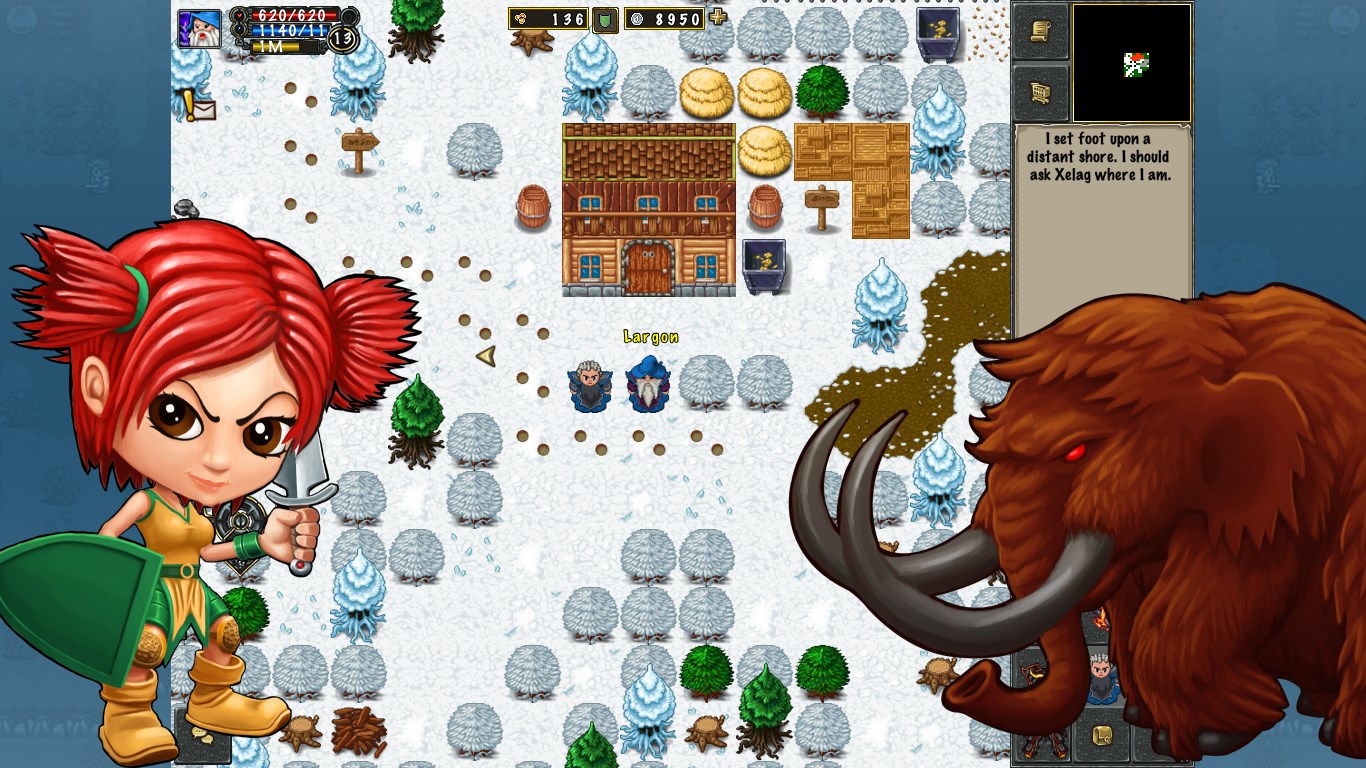The width and height of the screenshot is (1366, 768).
Task: Open the wizard character portrait
Action: click(x=199, y=28)
